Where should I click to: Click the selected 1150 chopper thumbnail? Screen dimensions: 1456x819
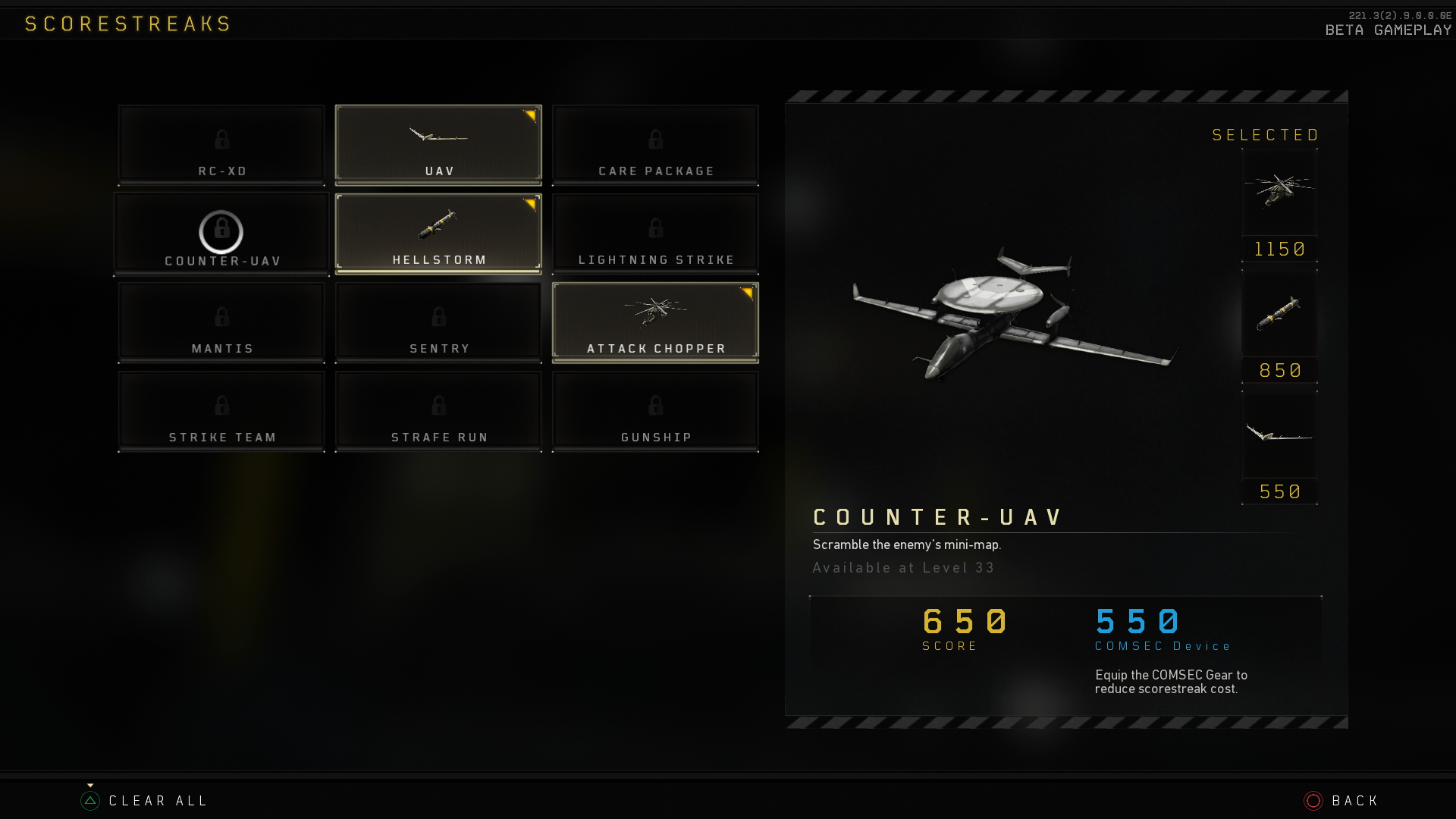[1279, 192]
